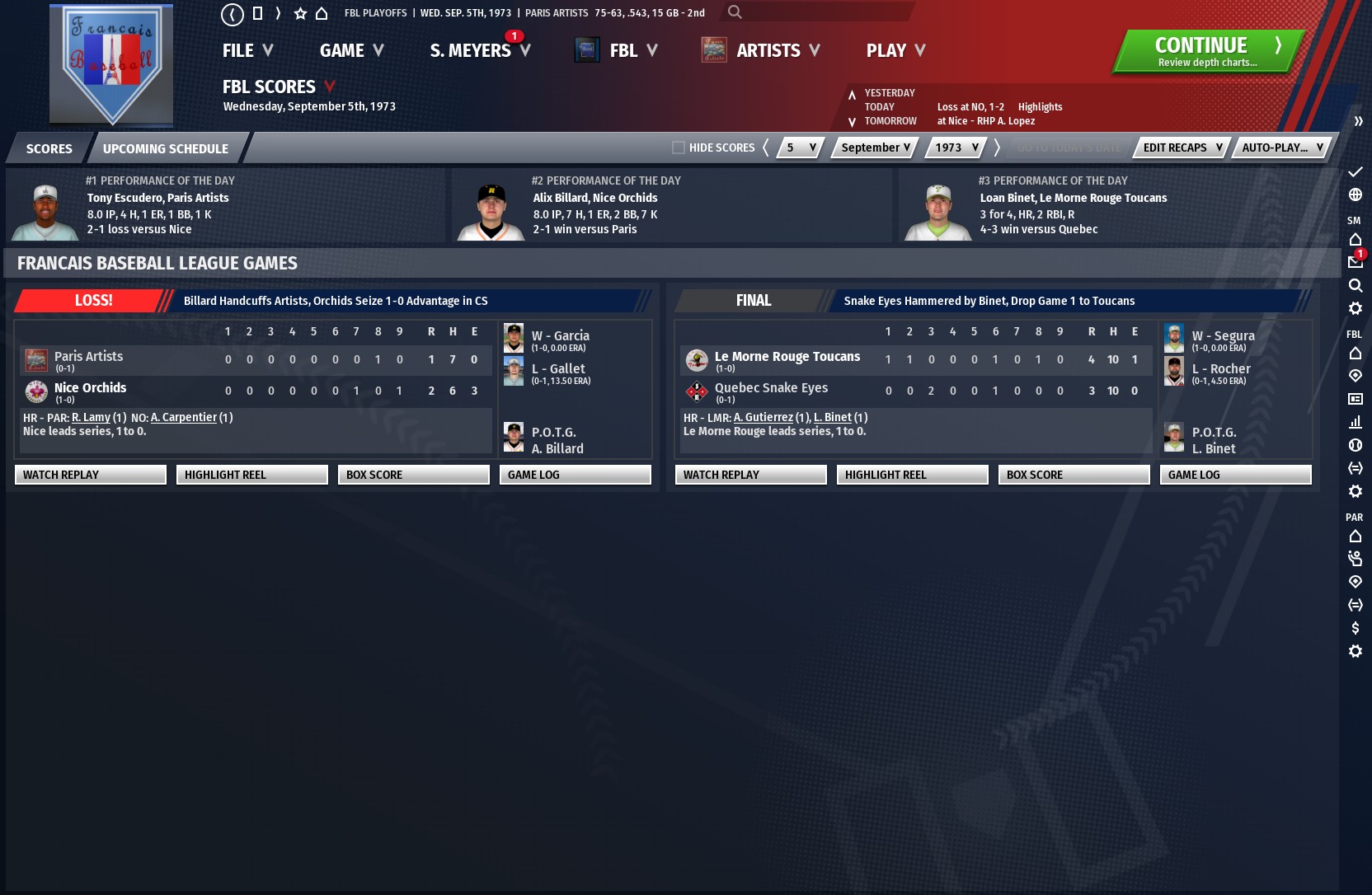Switch to the Upcoming Schedule tab
Image resolution: width=1372 pixels, height=895 pixels.
pos(165,148)
